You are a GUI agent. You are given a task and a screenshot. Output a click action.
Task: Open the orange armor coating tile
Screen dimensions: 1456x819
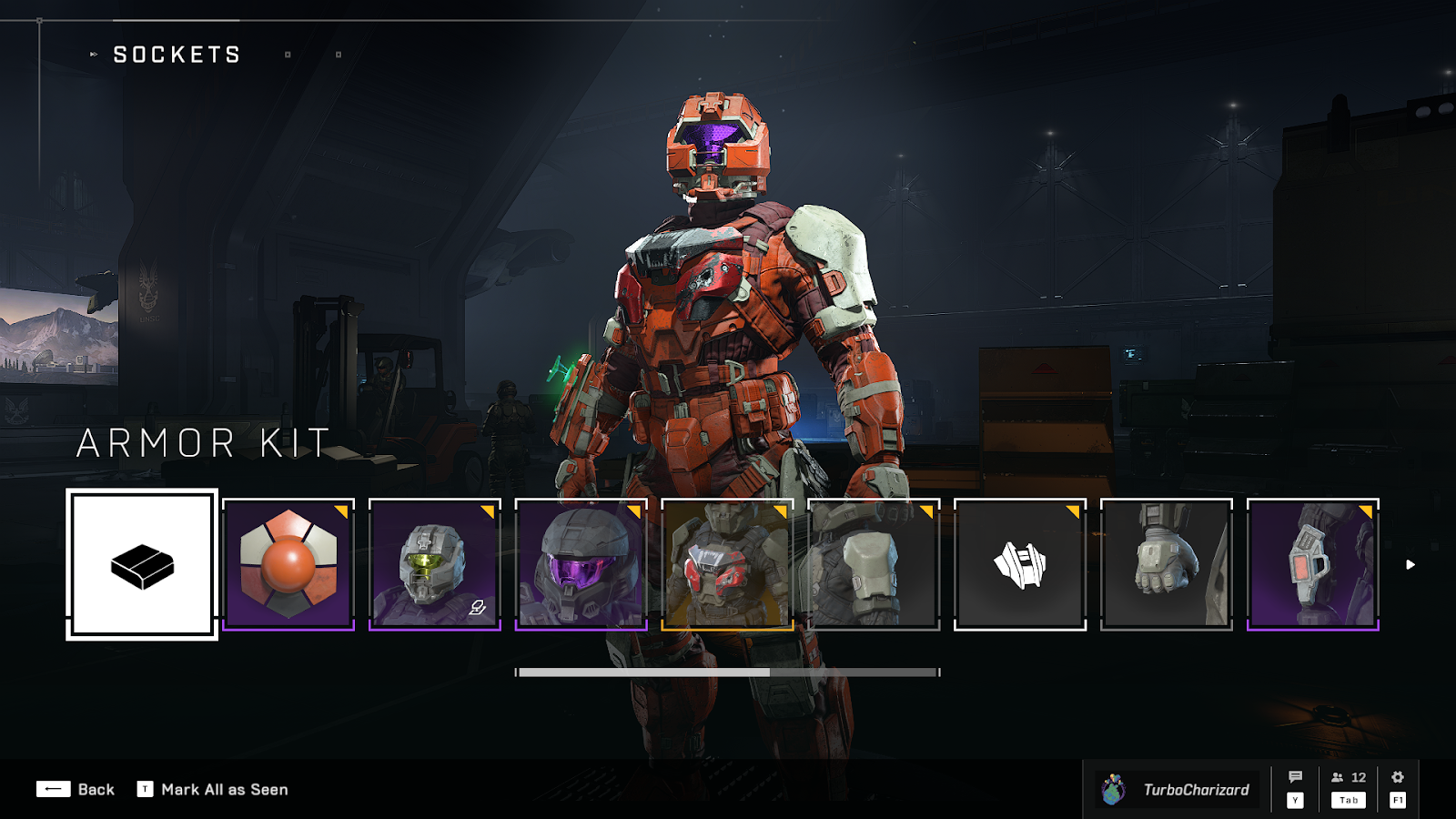pyautogui.click(x=288, y=564)
